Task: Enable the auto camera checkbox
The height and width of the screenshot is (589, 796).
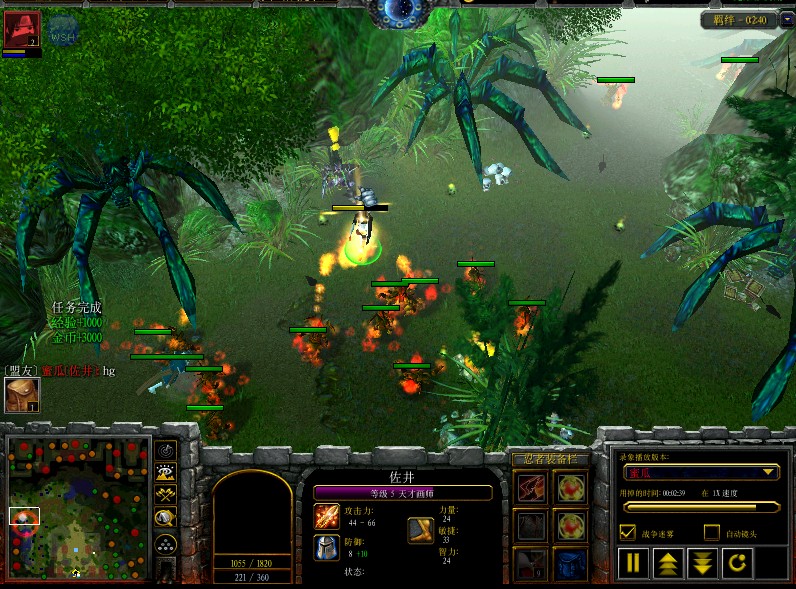Action: pyautogui.click(x=712, y=532)
